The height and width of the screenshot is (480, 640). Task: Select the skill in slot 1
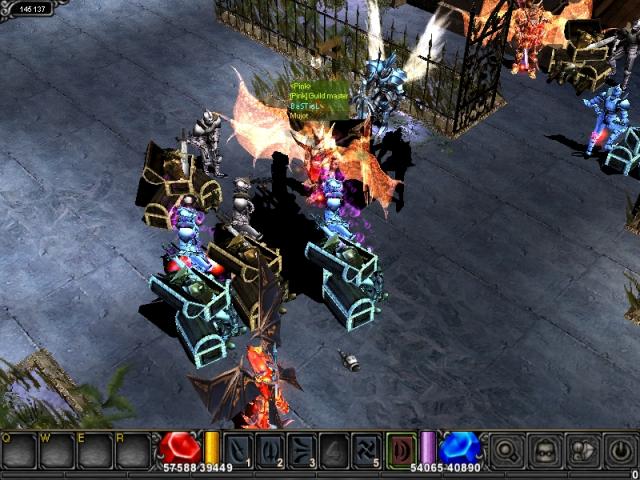[x=238, y=451]
